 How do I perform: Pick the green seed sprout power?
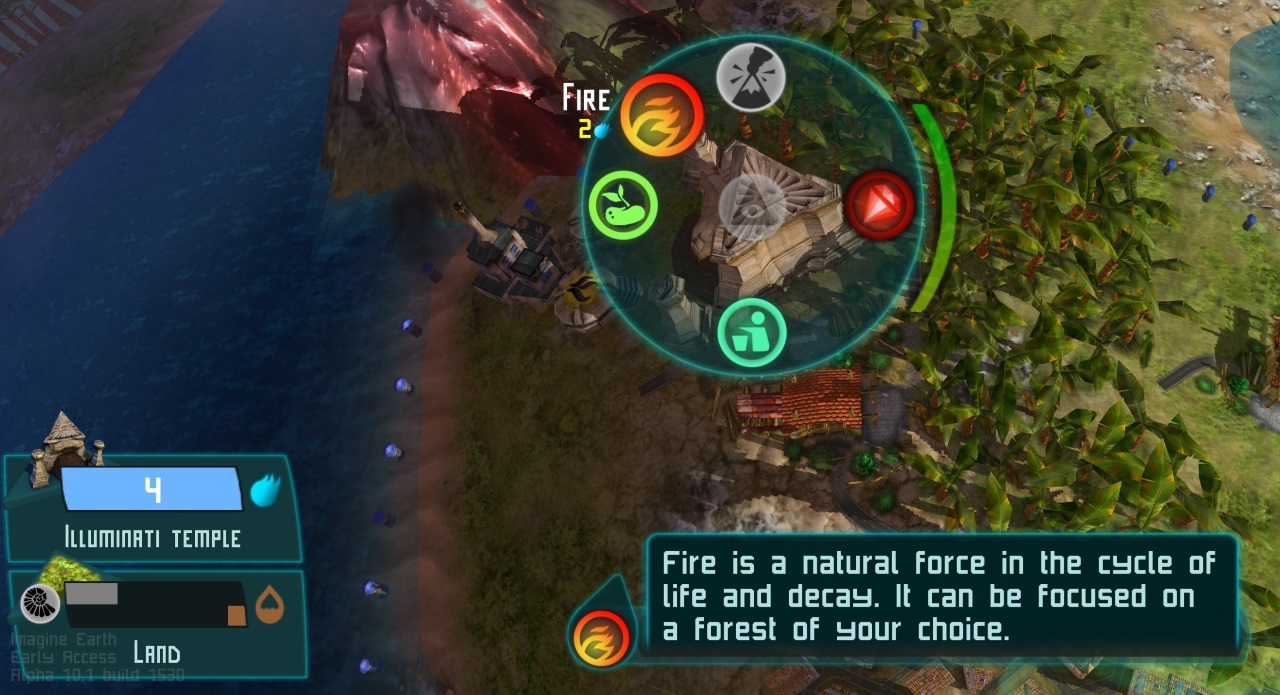622,204
